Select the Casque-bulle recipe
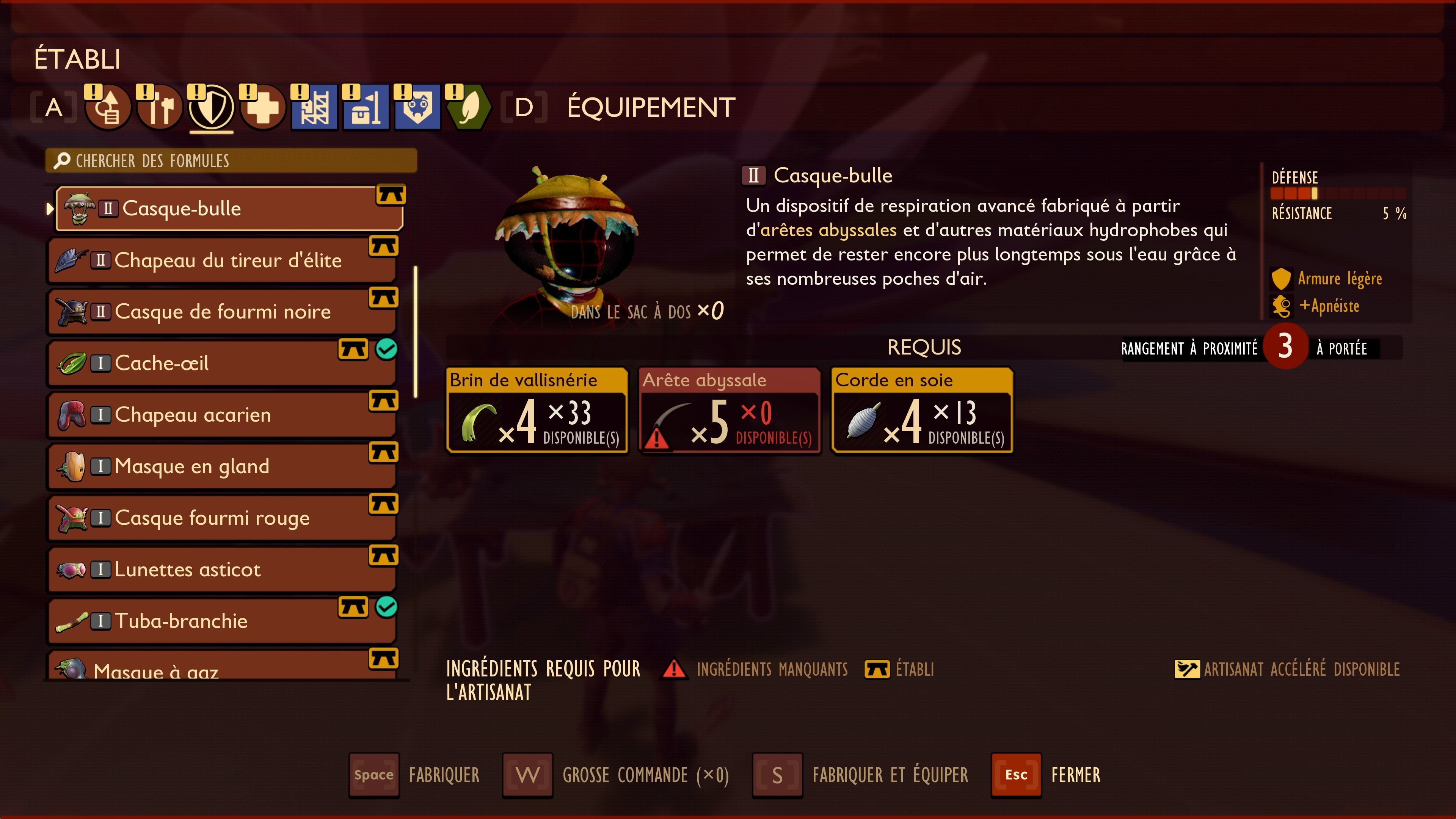 [229, 209]
